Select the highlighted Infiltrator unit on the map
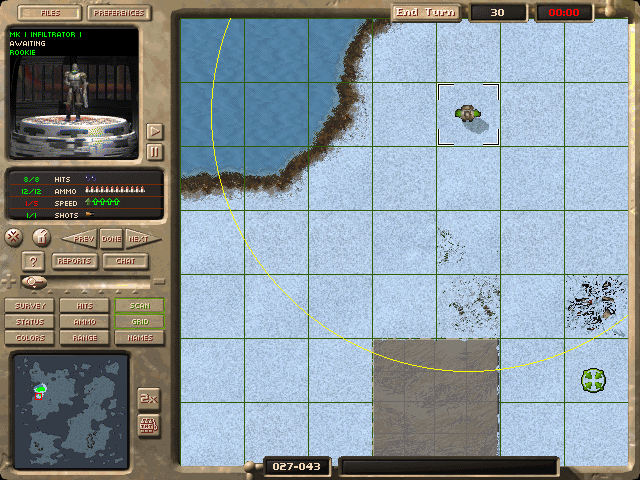Screen dimensions: 640x480 (x=468, y=115)
